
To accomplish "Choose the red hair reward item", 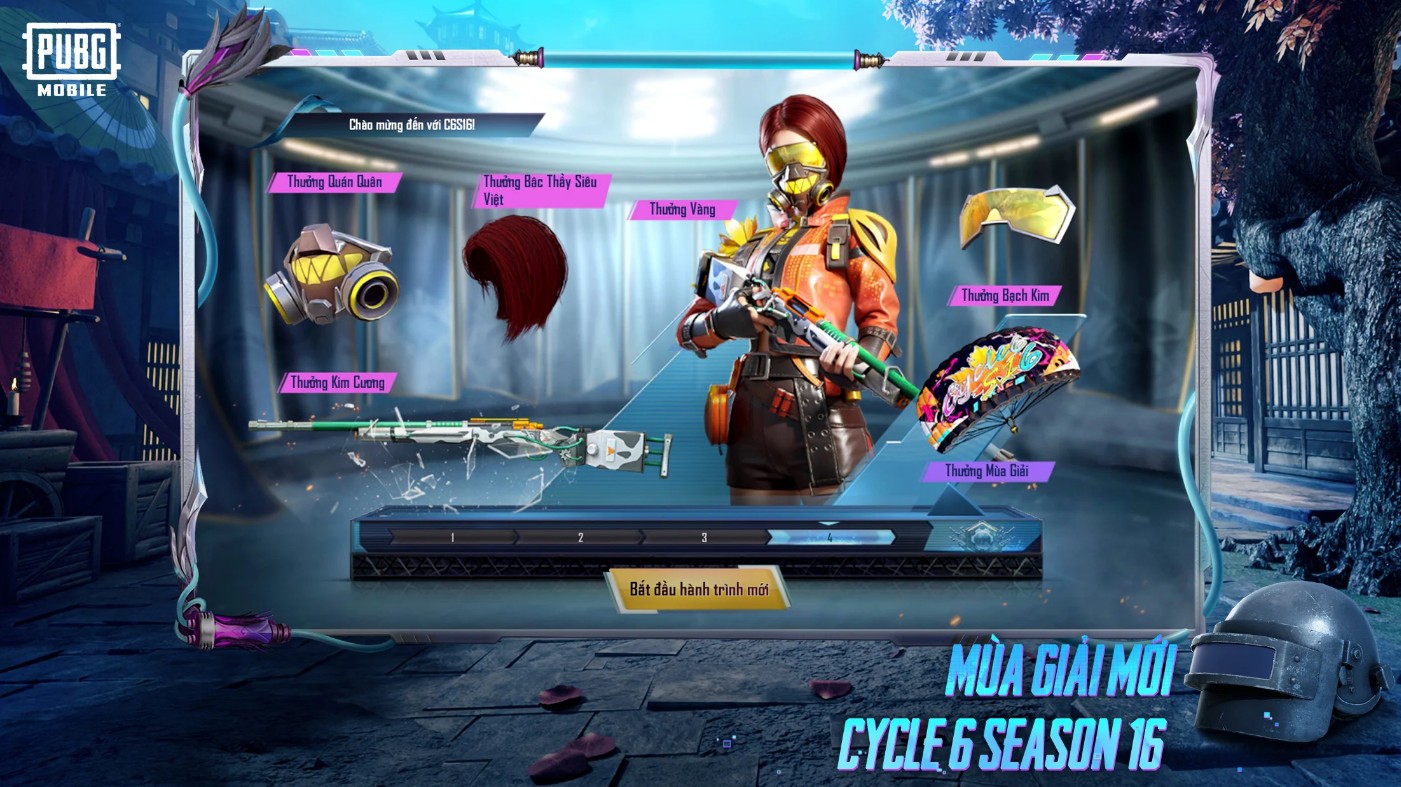I will (516, 275).
